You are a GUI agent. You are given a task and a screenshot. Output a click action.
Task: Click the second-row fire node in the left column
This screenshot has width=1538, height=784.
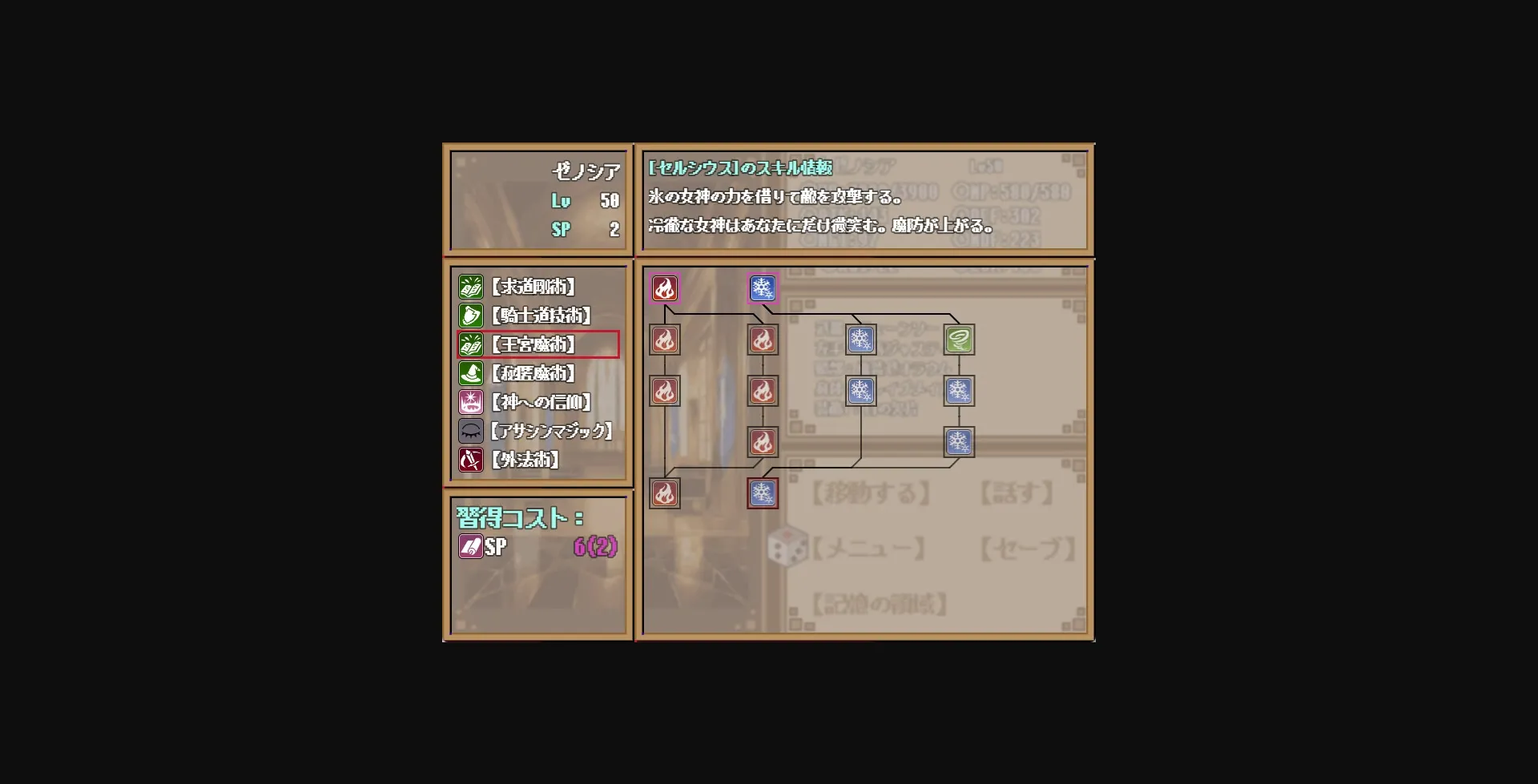tap(664, 340)
